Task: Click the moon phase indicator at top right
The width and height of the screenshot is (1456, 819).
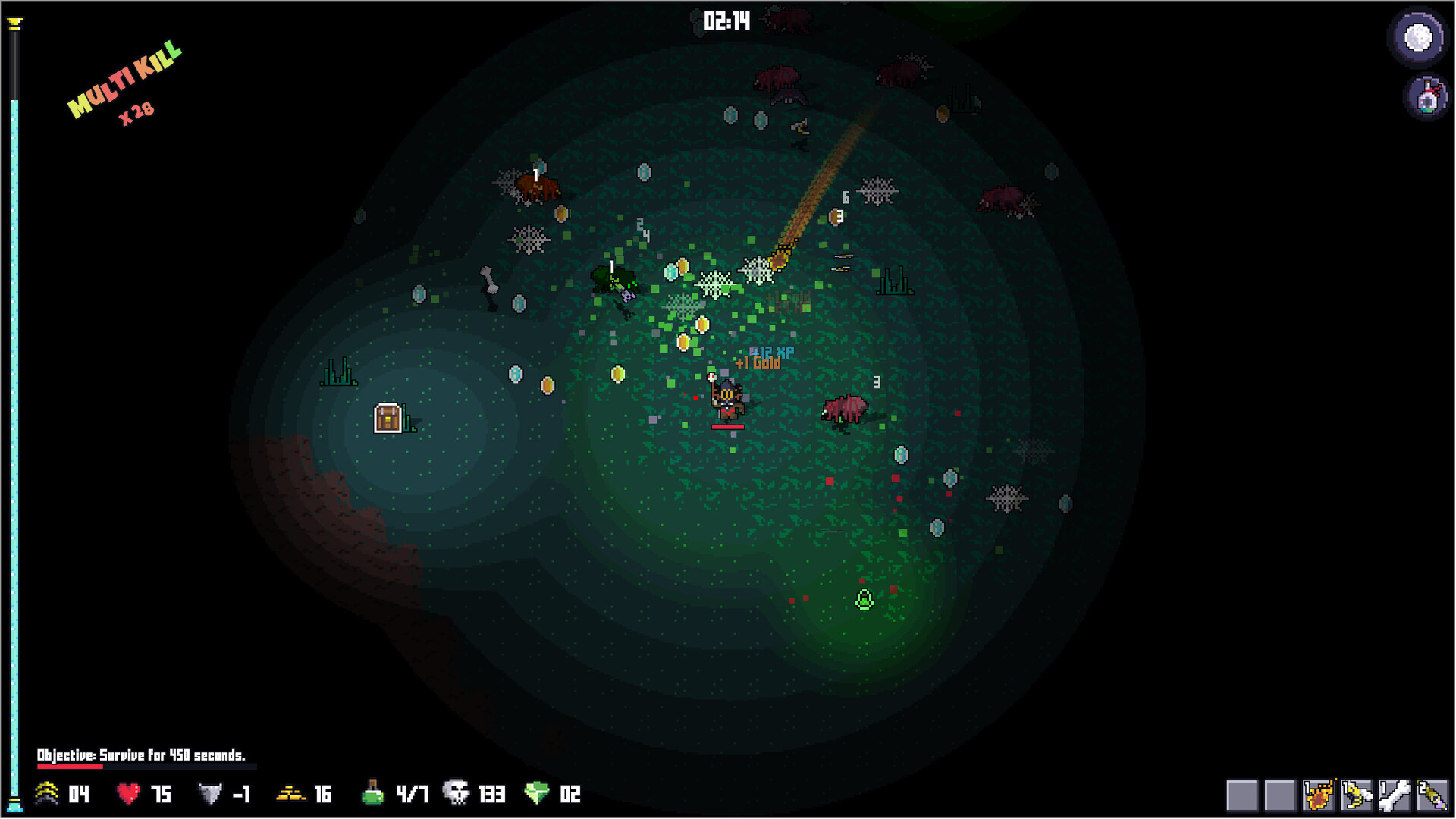Action: point(1418,36)
